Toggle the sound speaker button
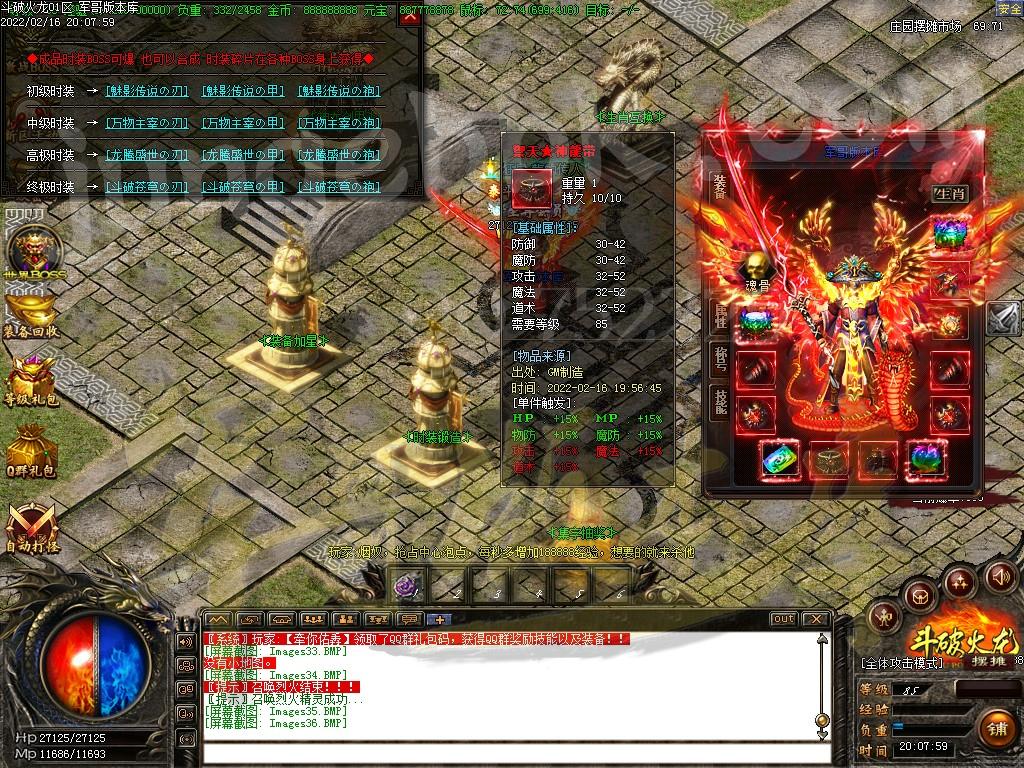 coord(1001,576)
